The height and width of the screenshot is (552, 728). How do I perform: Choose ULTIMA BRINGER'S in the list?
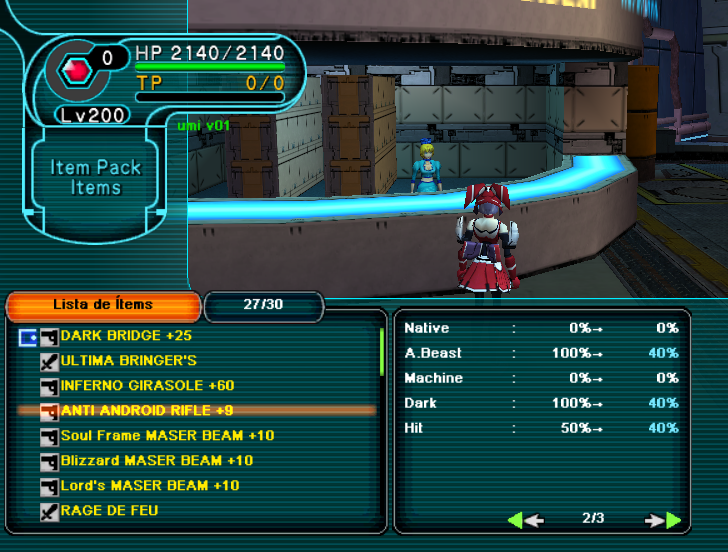[x=128, y=361]
